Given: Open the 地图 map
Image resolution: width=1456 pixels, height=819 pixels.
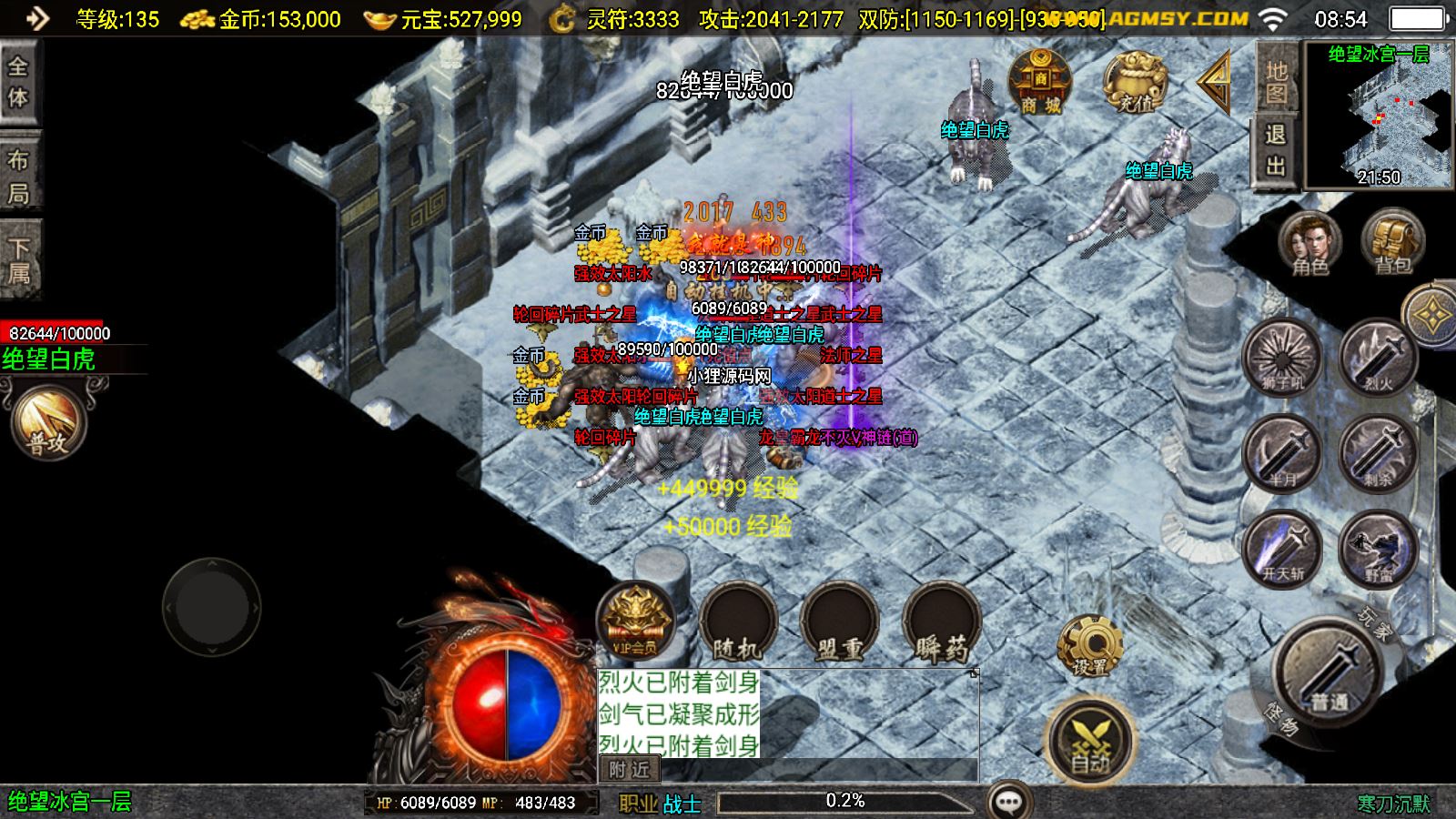Looking at the screenshot, I should [1276, 82].
